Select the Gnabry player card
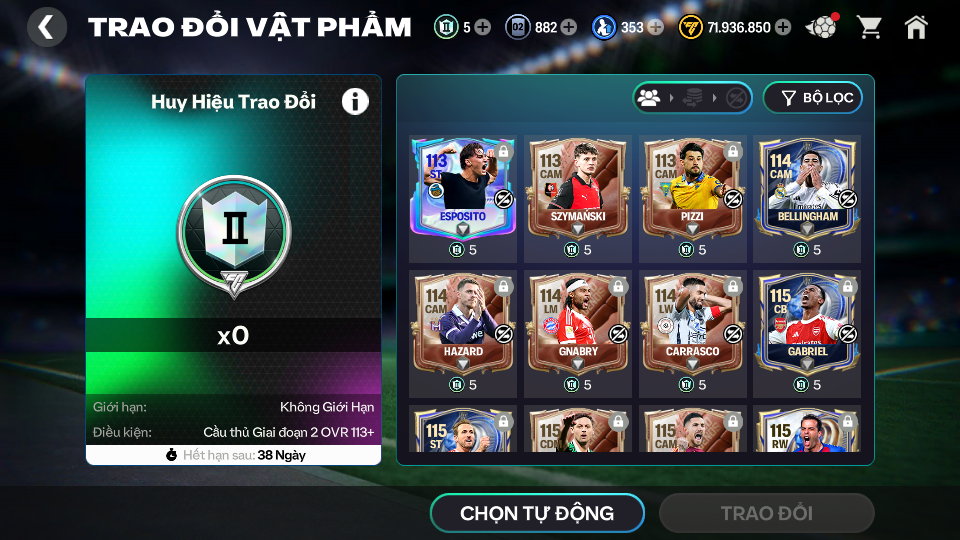This screenshot has width=960, height=540. coord(577,322)
